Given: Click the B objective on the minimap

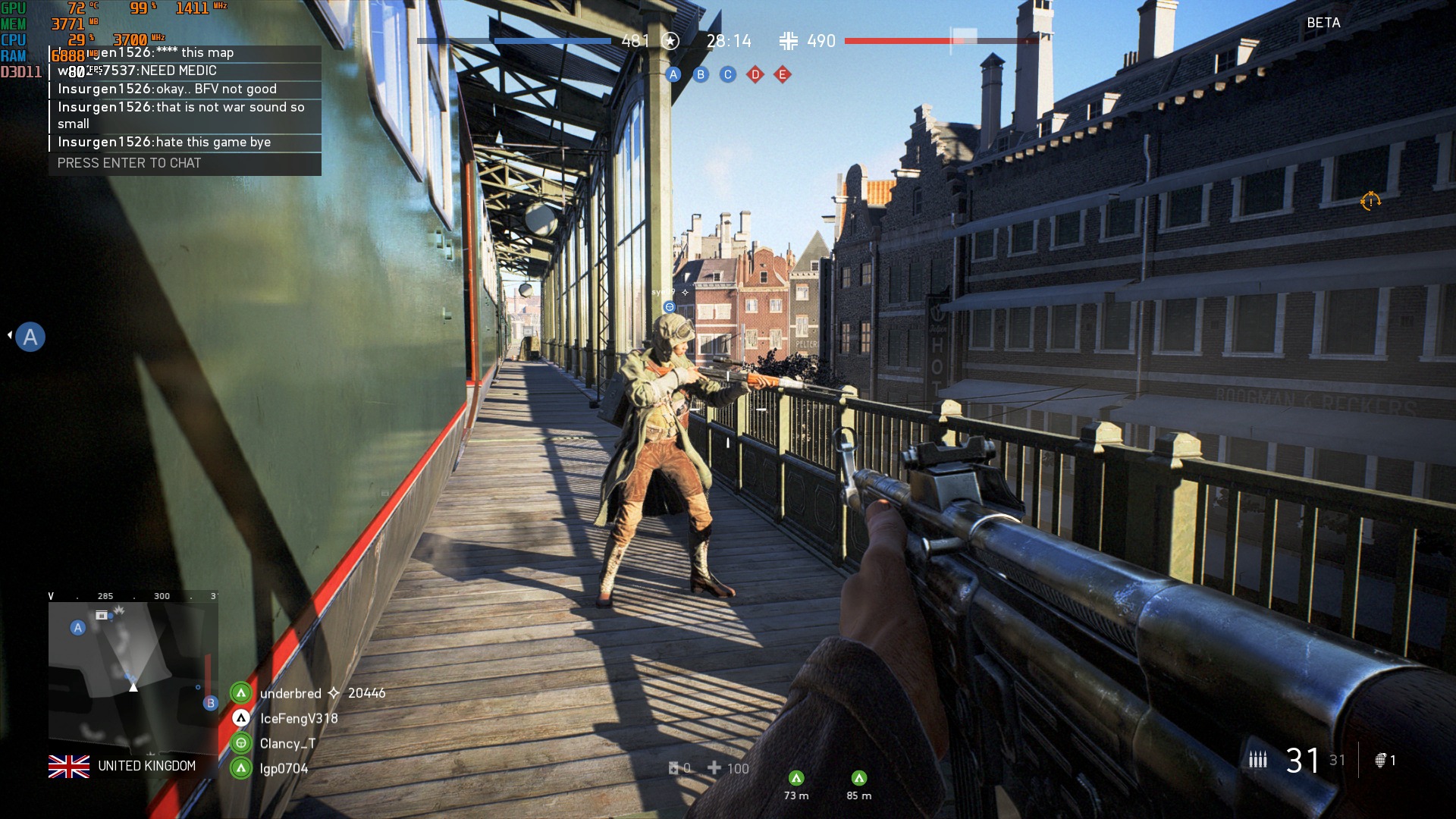Looking at the screenshot, I should [x=211, y=703].
